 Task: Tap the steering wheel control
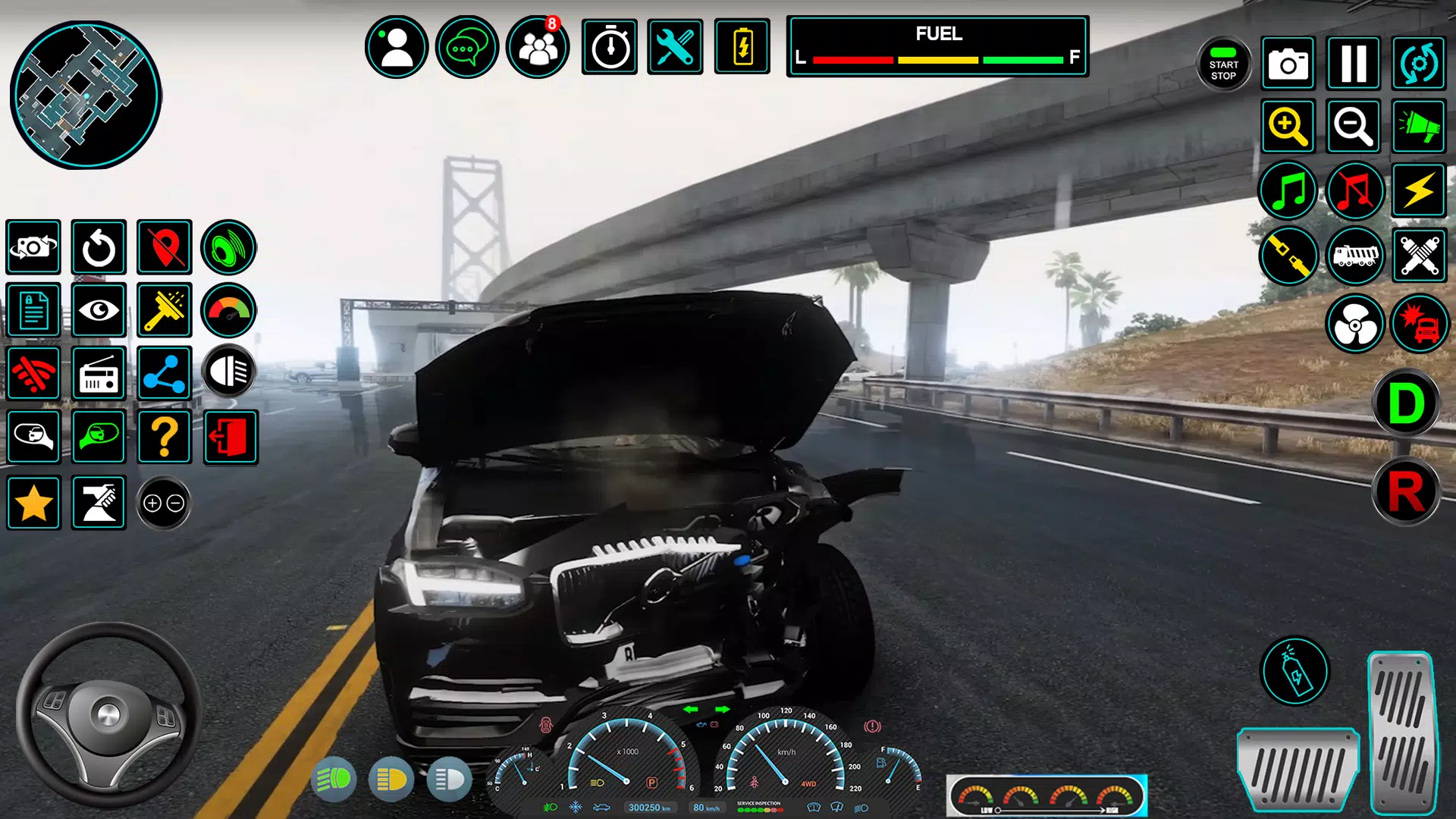(x=108, y=714)
